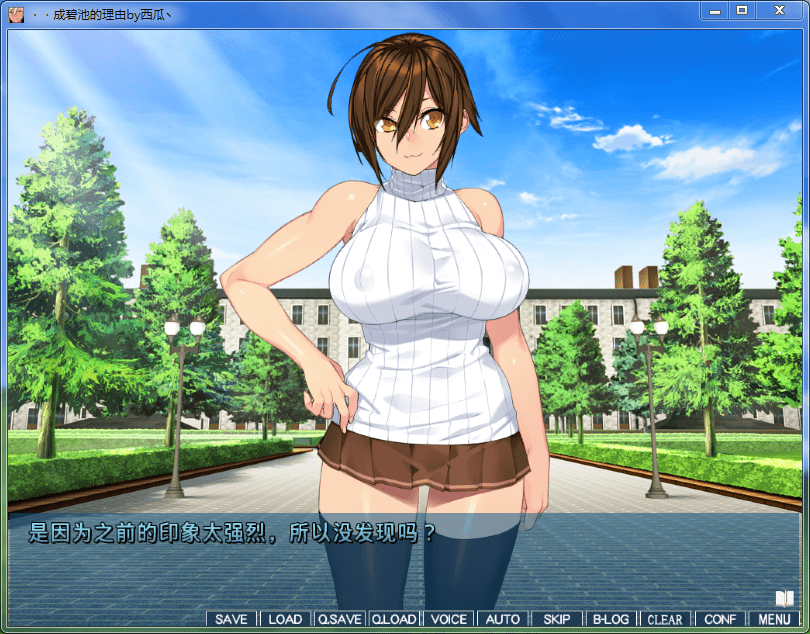Replay the line with VOICE
The image size is (810, 634).
(448, 619)
